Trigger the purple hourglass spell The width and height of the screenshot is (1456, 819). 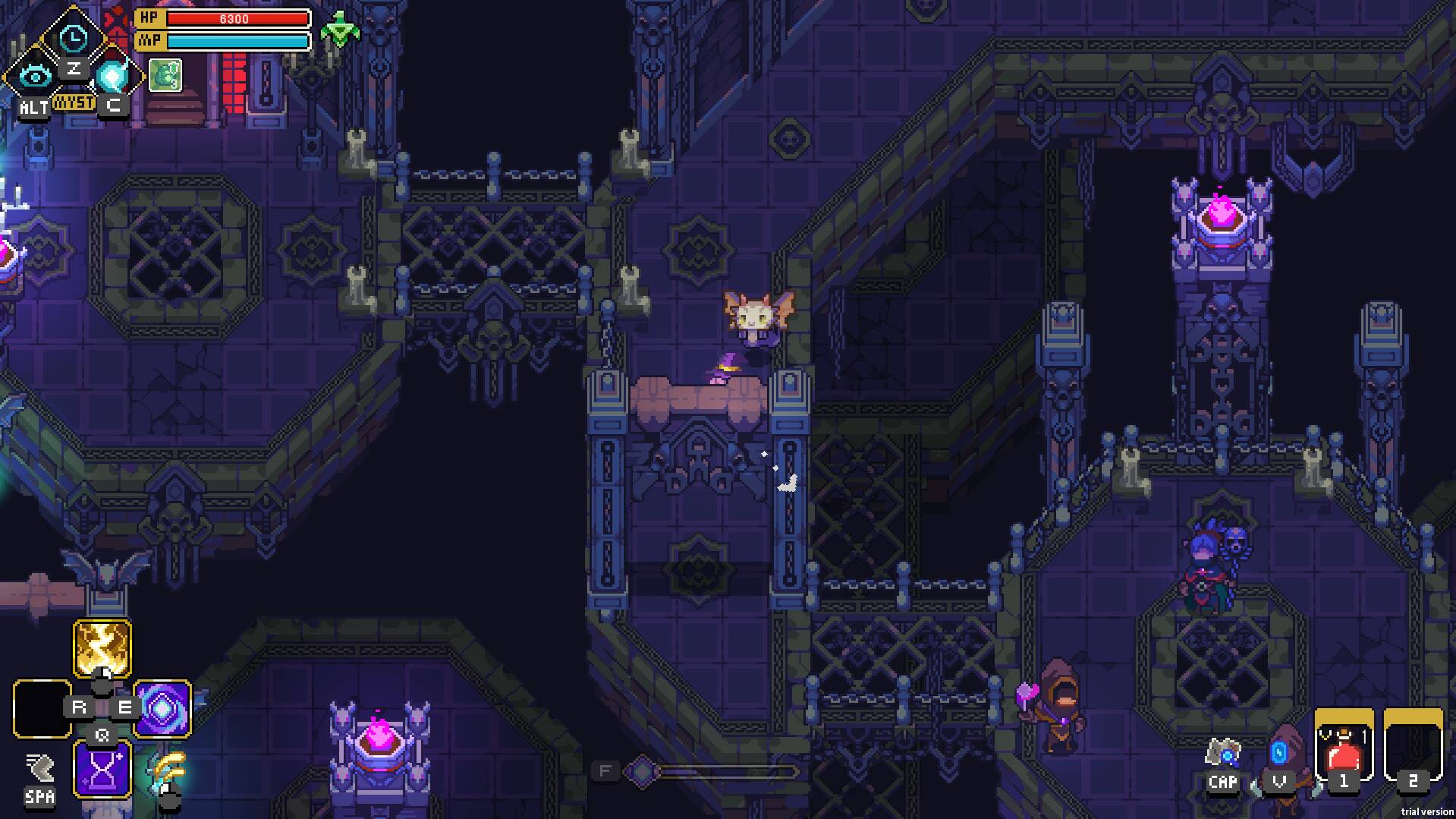[102, 769]
